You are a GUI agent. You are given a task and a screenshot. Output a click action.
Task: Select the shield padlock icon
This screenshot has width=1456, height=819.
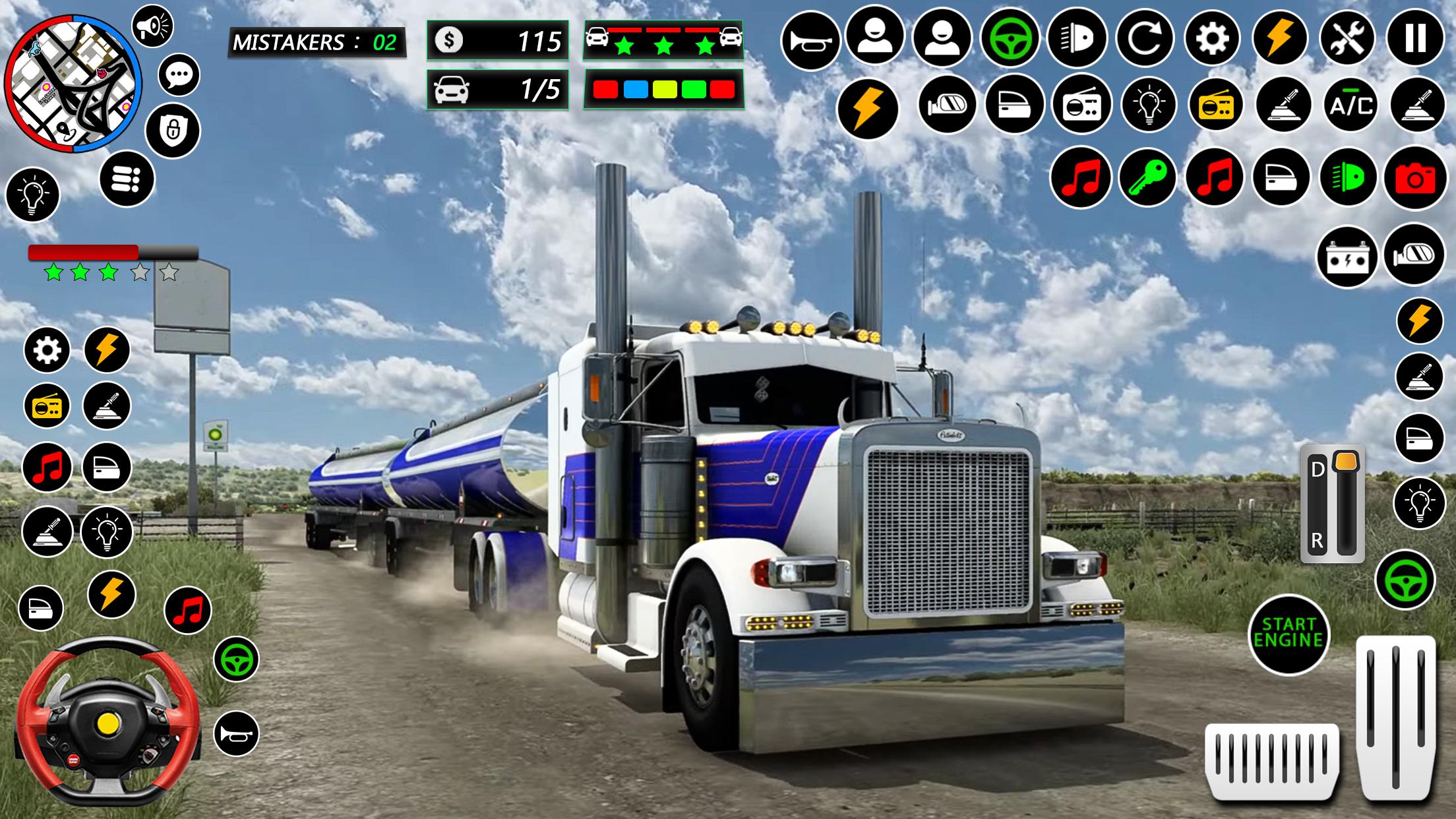coord(173,130)
